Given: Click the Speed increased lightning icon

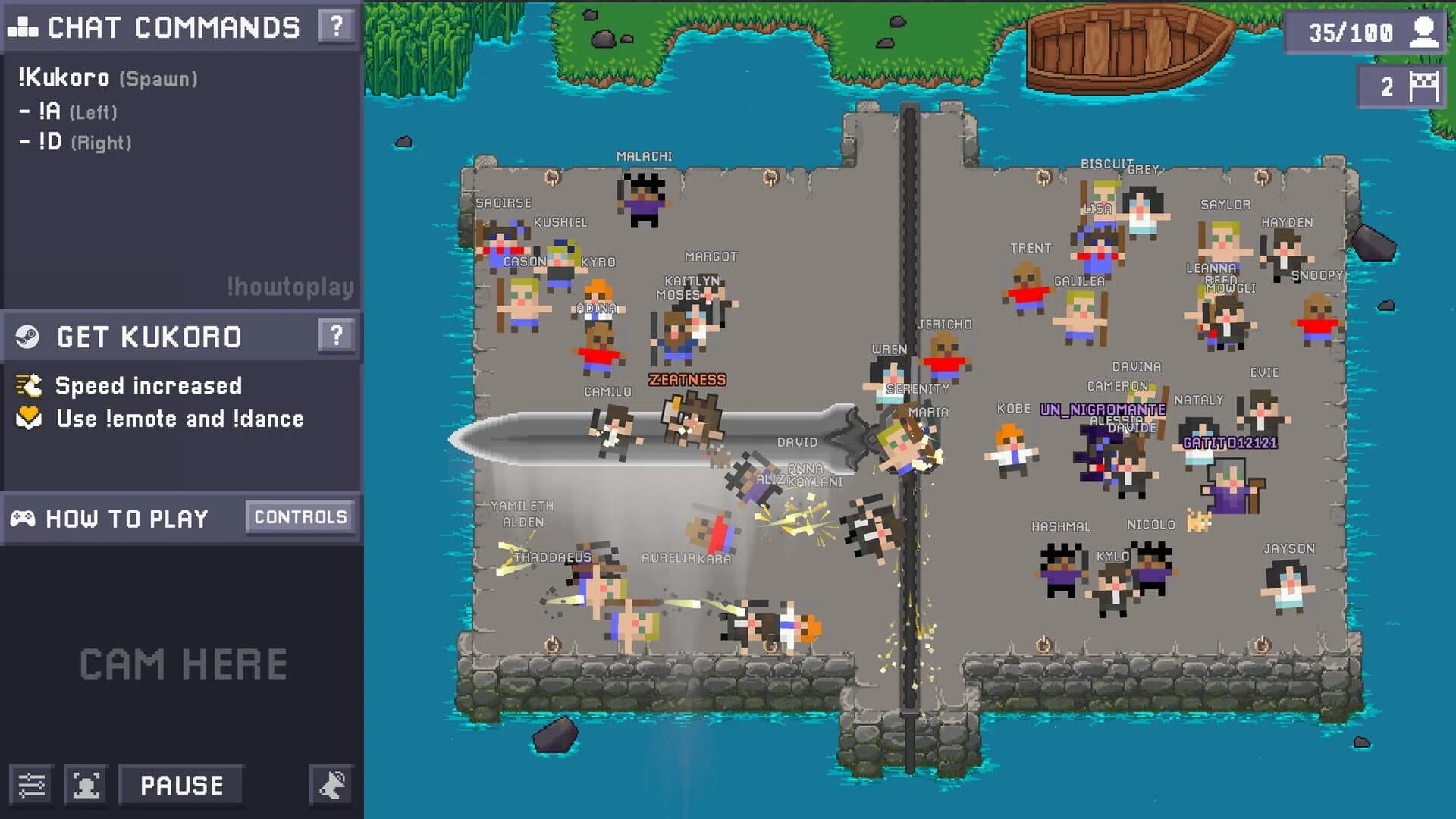Looking at the screenshot, I should coord(29,385).
